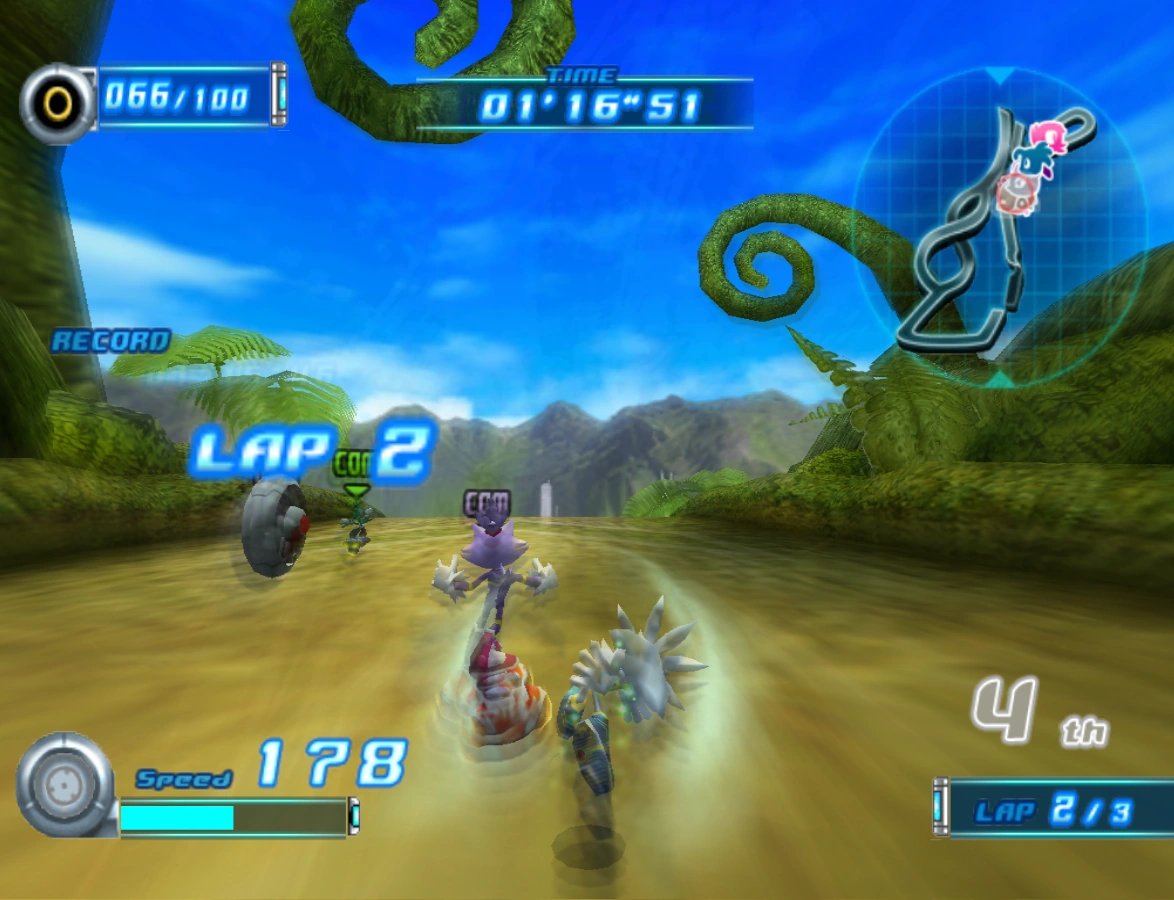This screenshot has height=900, width=1174.
Task: Select the gold ring counter icon
Action: coord(59,102)
